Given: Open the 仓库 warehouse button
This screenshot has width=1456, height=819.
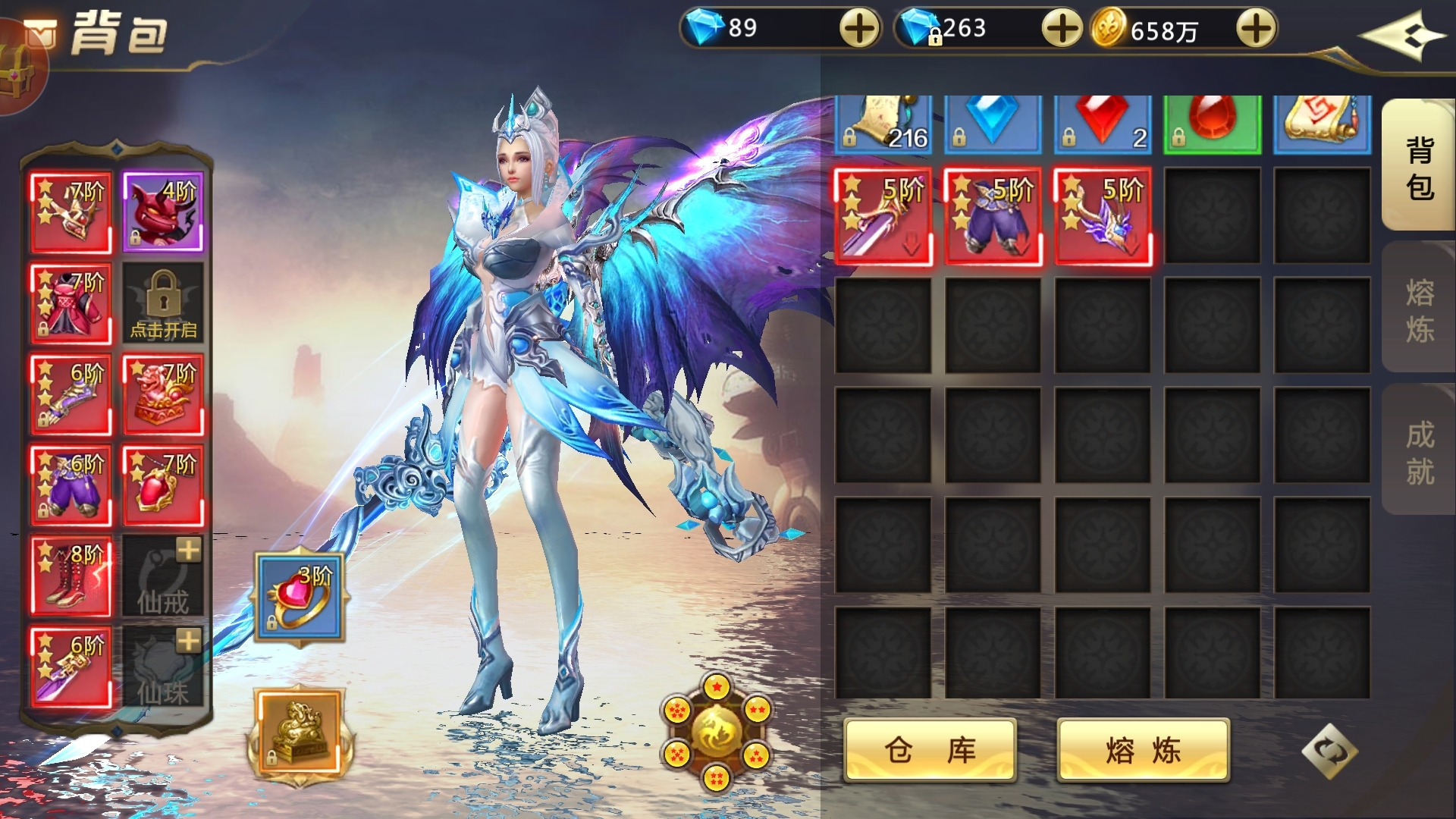Looking at the screenshot, I should click(931, 749).
